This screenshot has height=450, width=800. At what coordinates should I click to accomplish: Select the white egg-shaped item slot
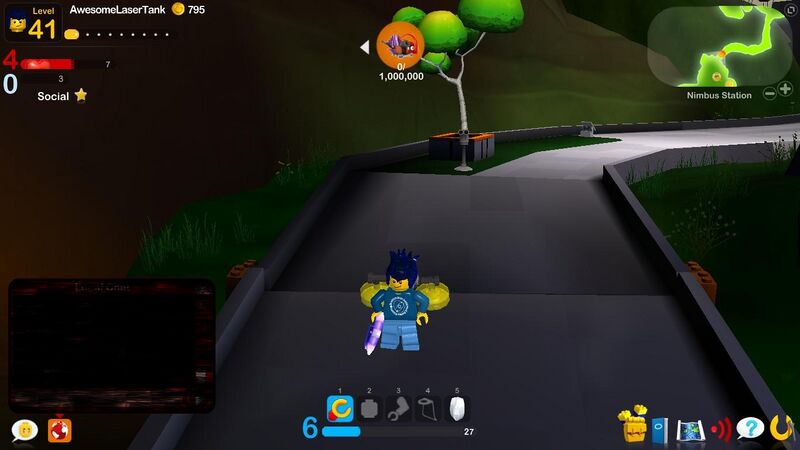point(457,408)
